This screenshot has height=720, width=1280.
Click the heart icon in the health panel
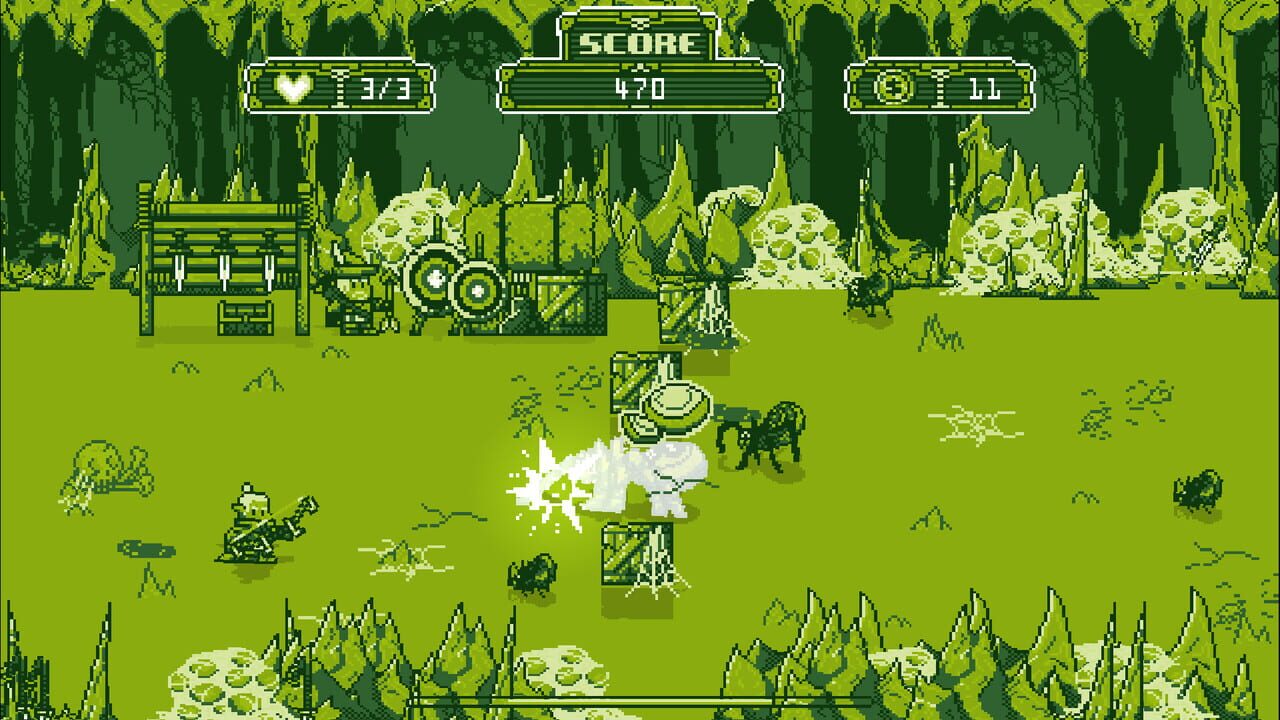coord(291,89)
